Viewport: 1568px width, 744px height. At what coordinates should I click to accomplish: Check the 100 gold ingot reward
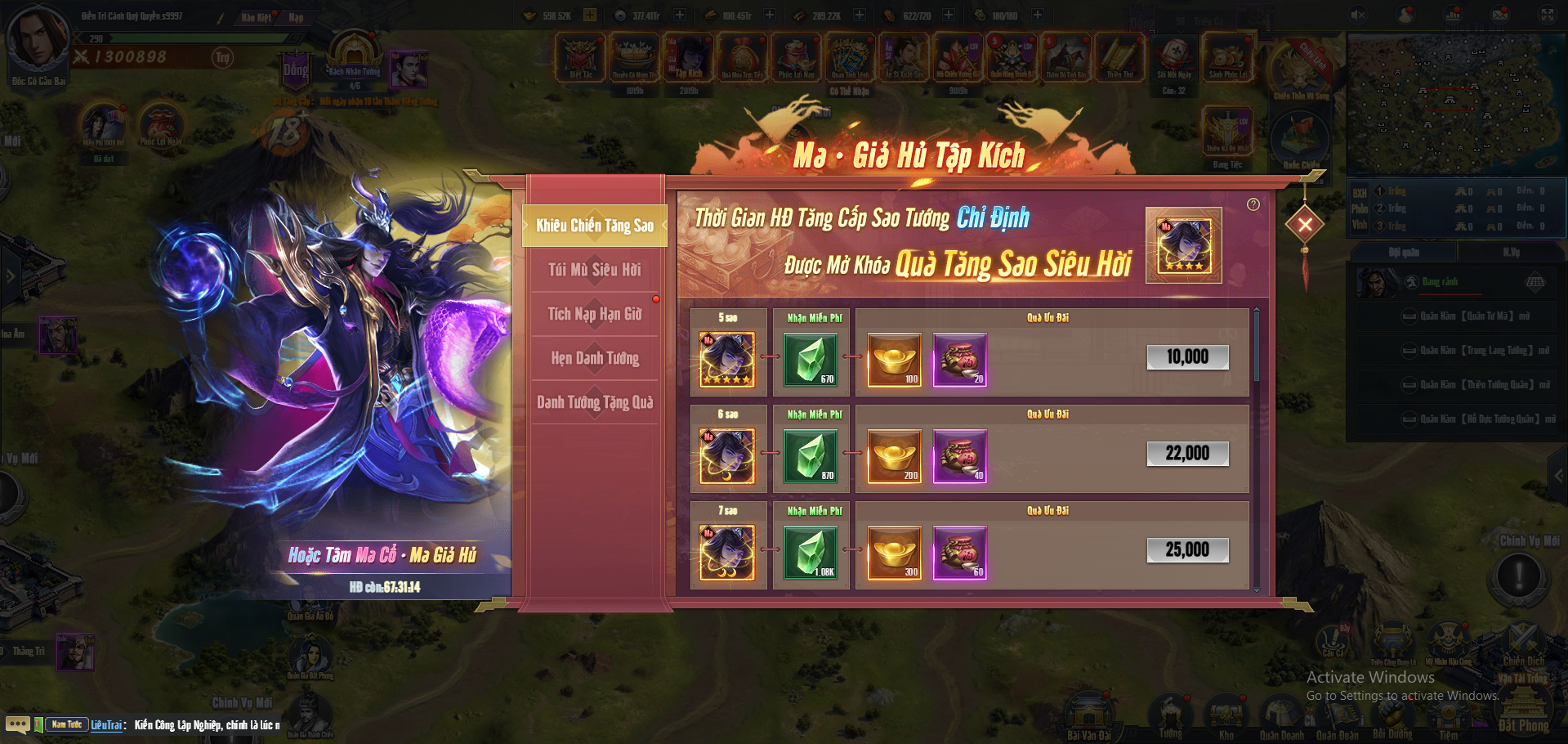click(894, 359)
